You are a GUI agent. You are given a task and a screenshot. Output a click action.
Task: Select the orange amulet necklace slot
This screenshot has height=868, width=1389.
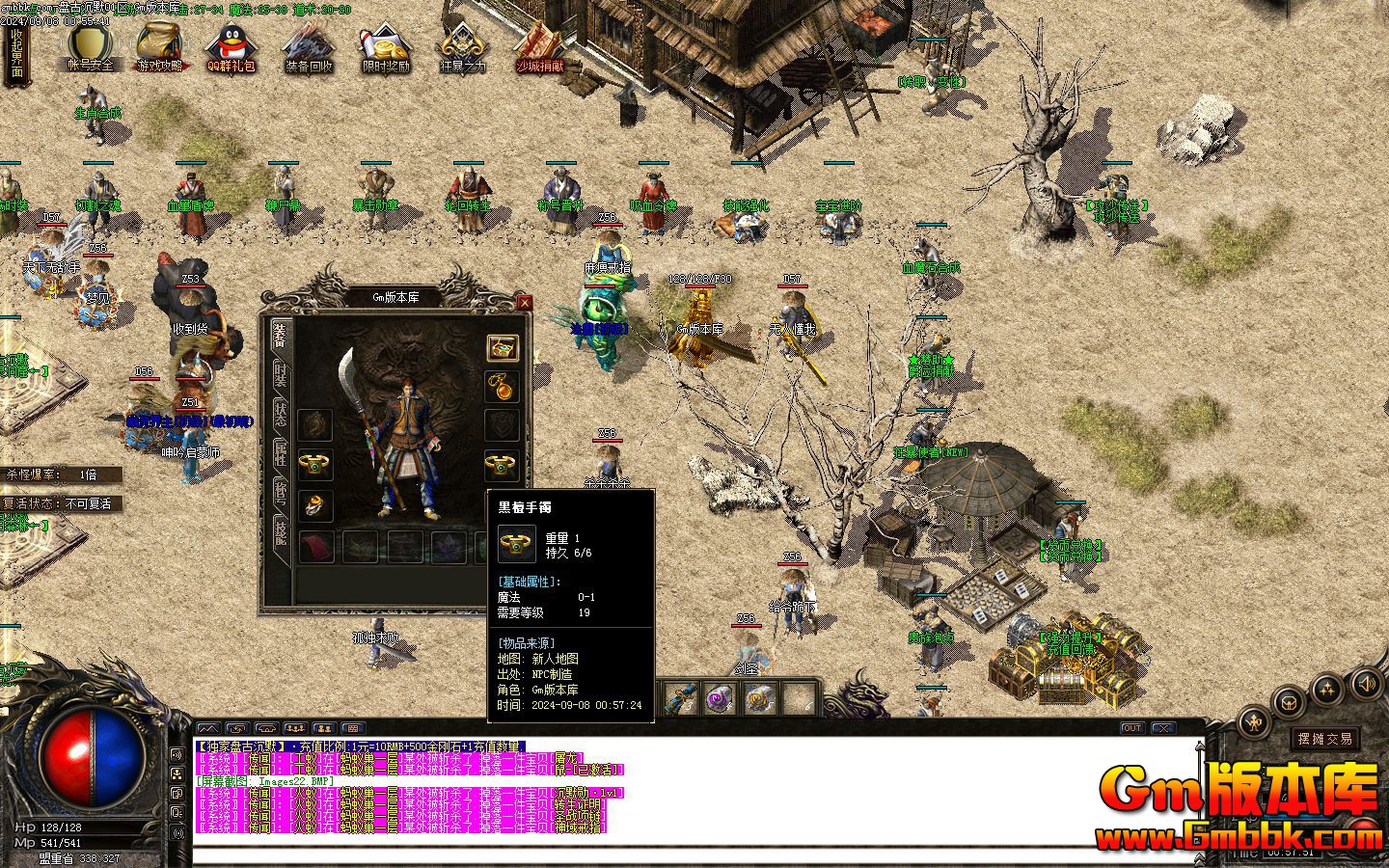(502, 387)
